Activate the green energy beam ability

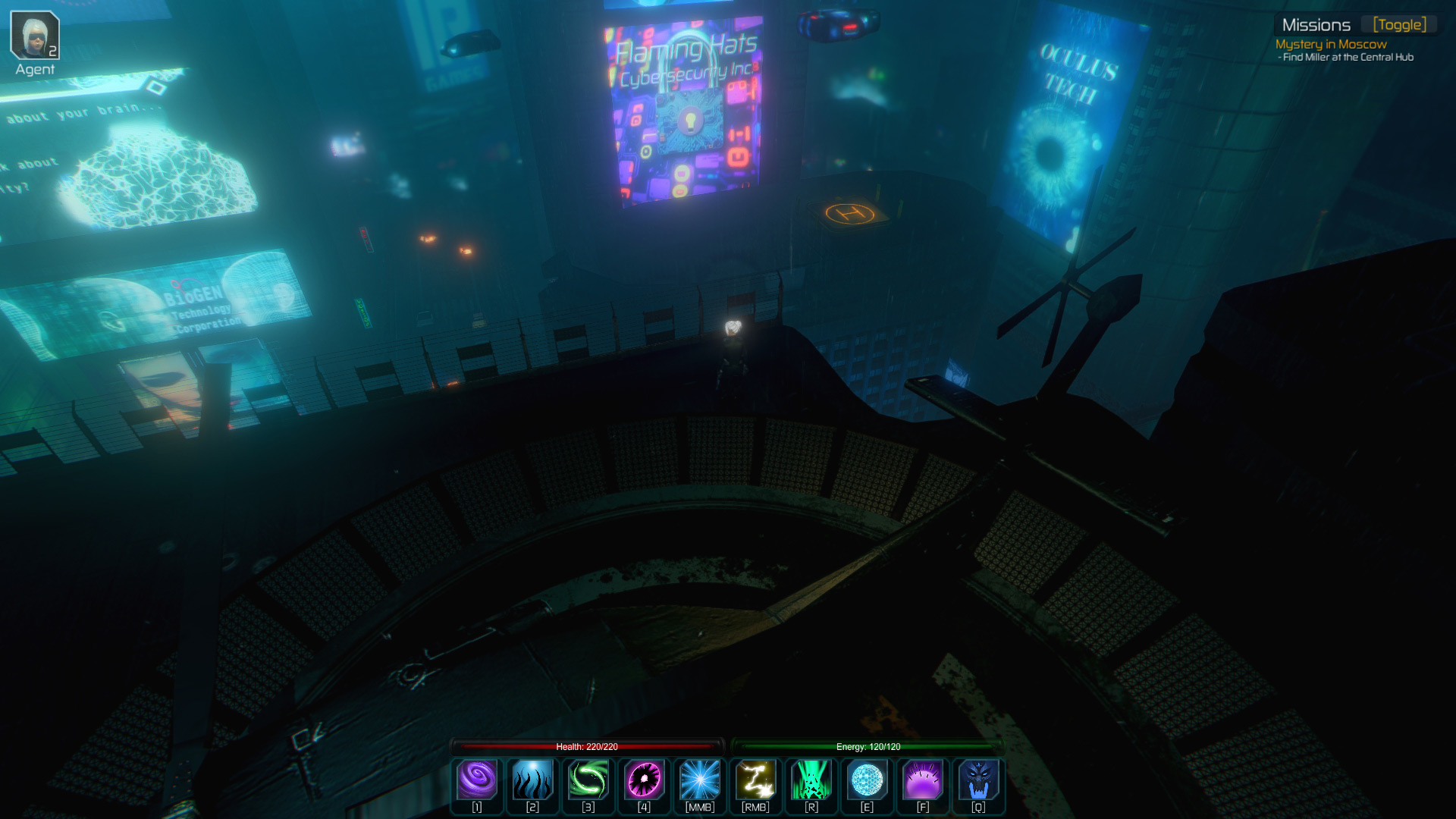click(x=811, y=780)
